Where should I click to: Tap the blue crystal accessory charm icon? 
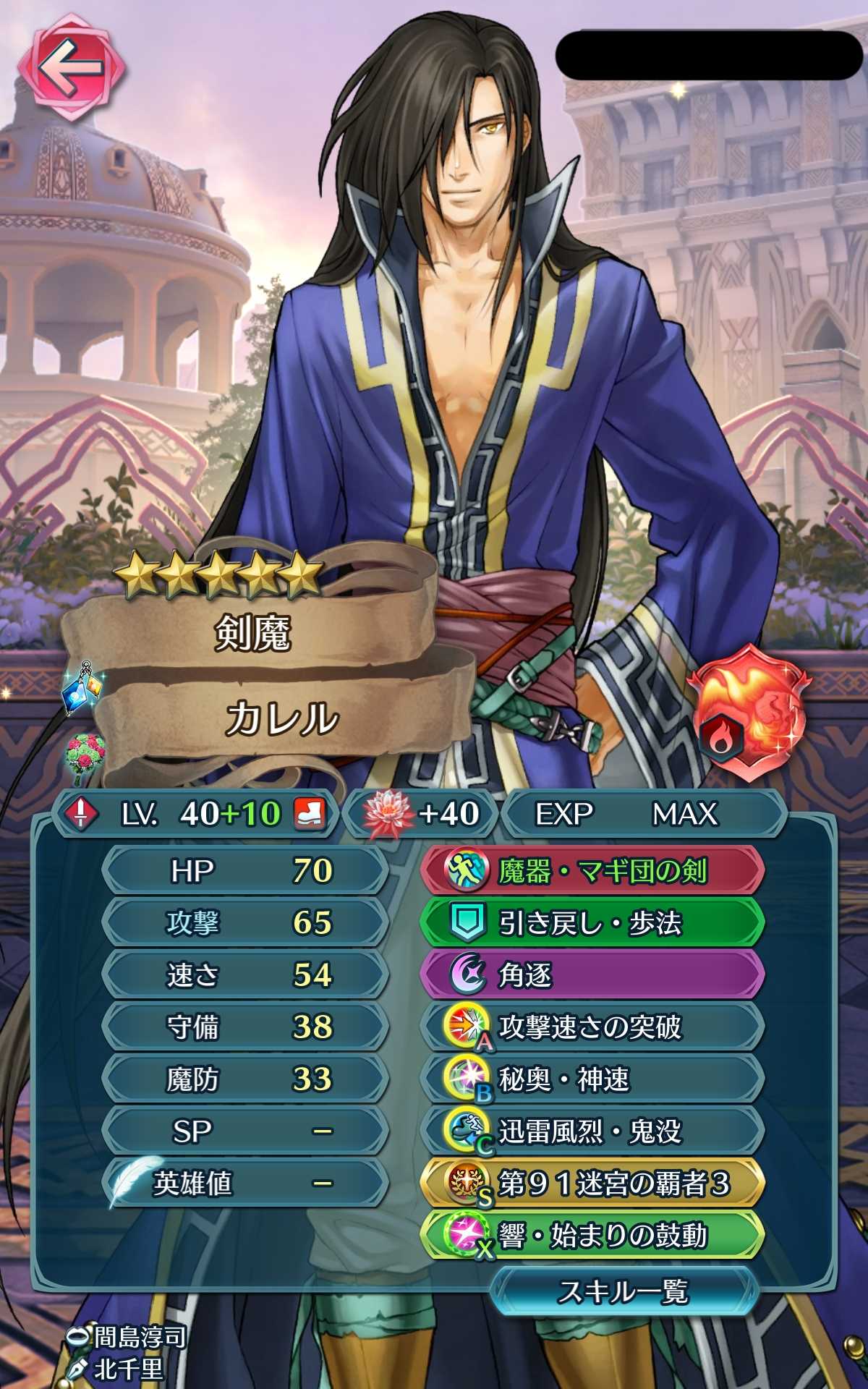[85, 687]
